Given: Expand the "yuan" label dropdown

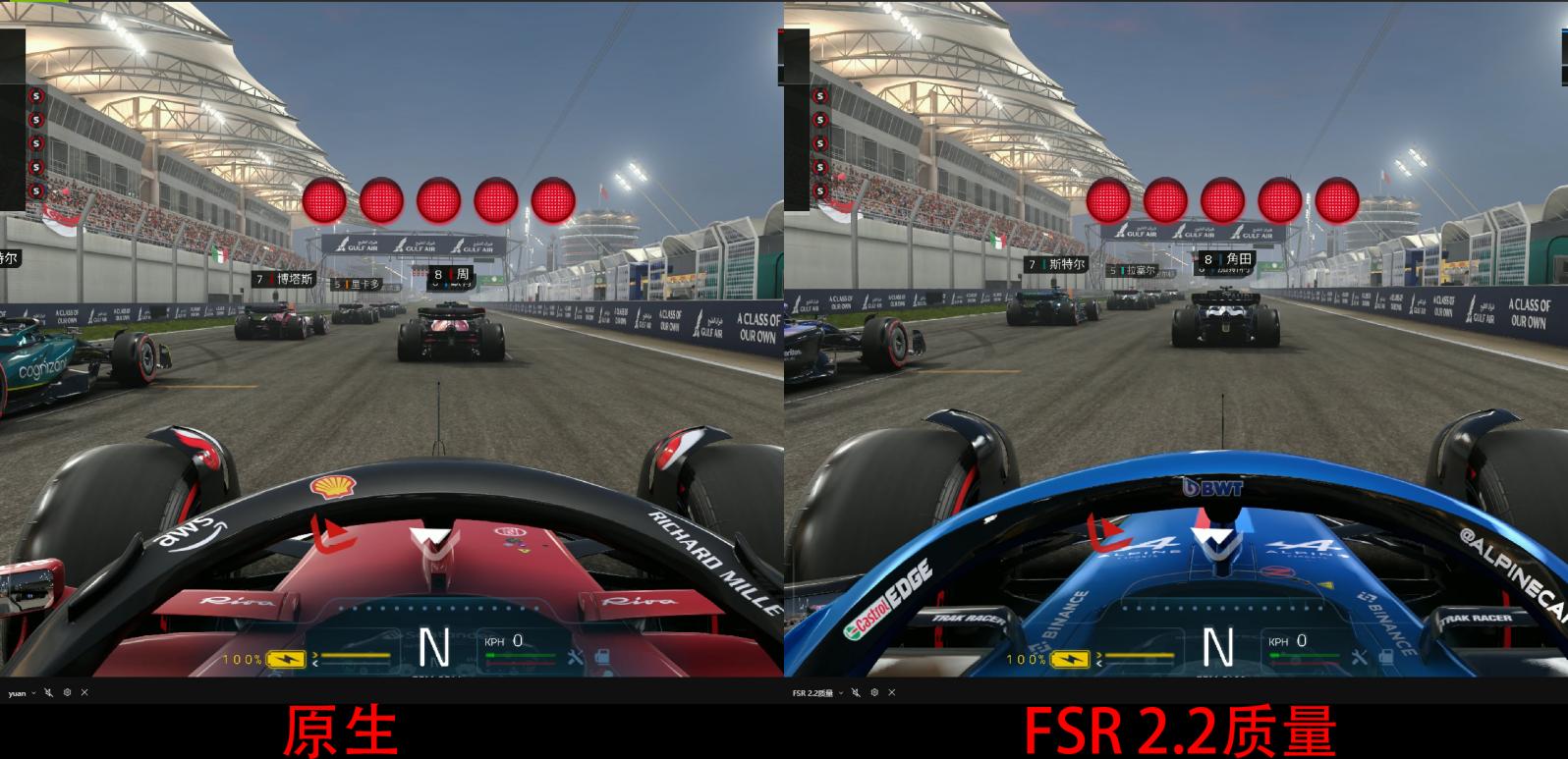Looking at the screenshot, I should (33, 693).
